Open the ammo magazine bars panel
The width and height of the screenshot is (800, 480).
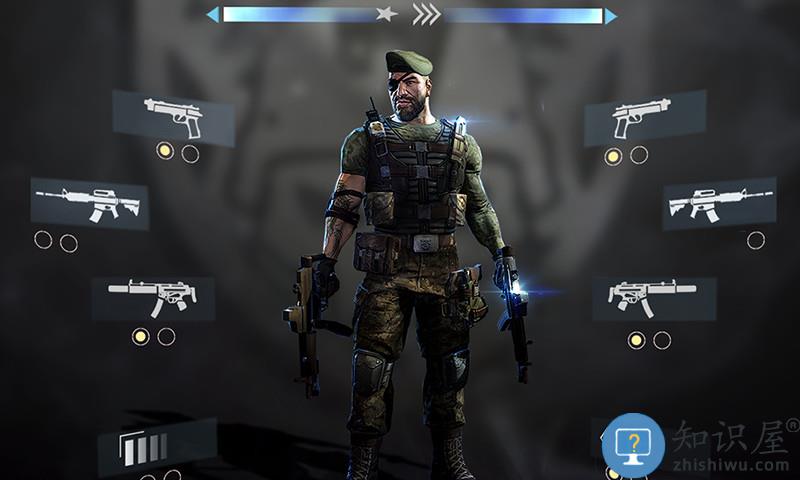[155, 446]
